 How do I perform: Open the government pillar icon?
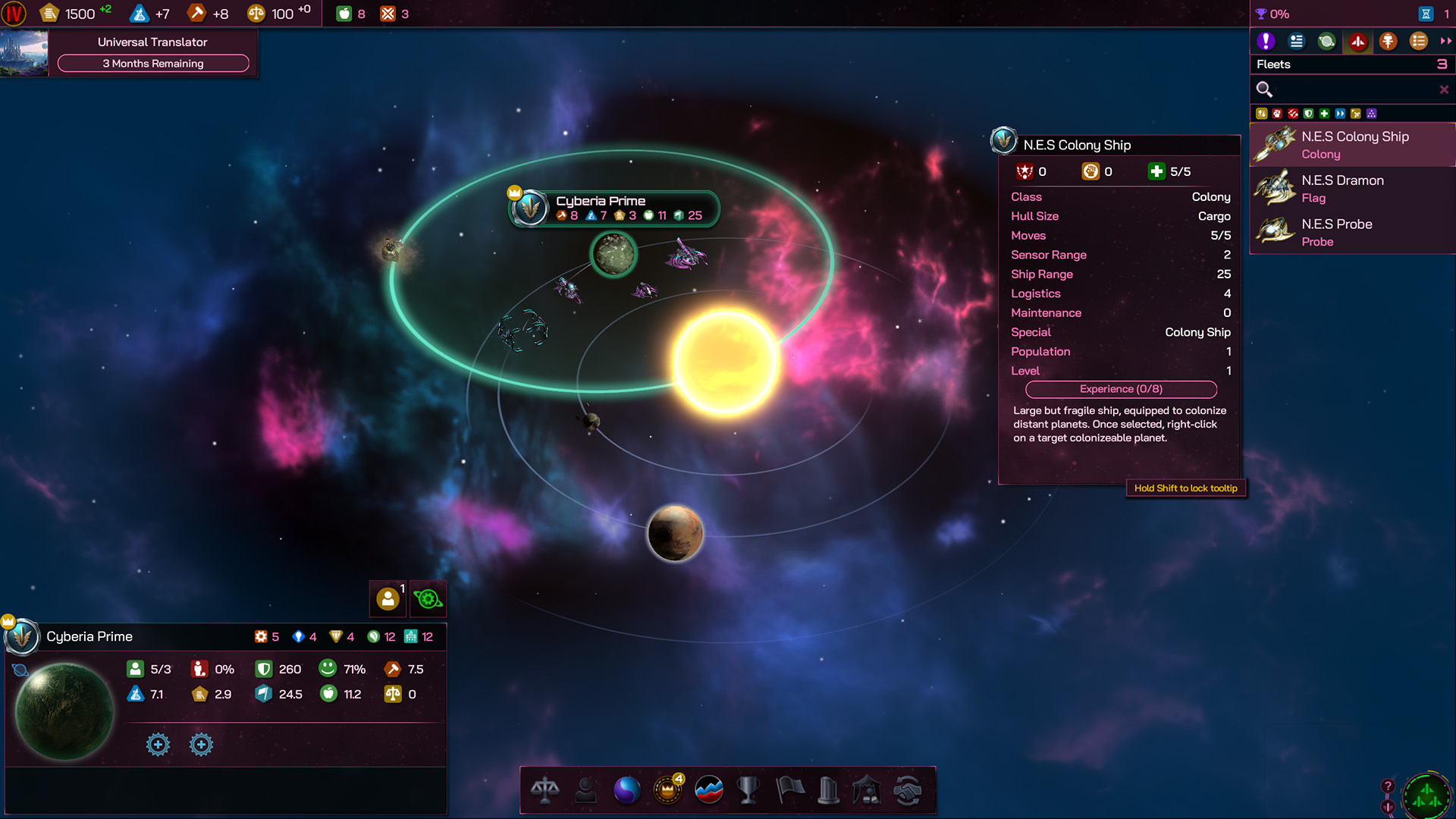[x=827, y=790]
